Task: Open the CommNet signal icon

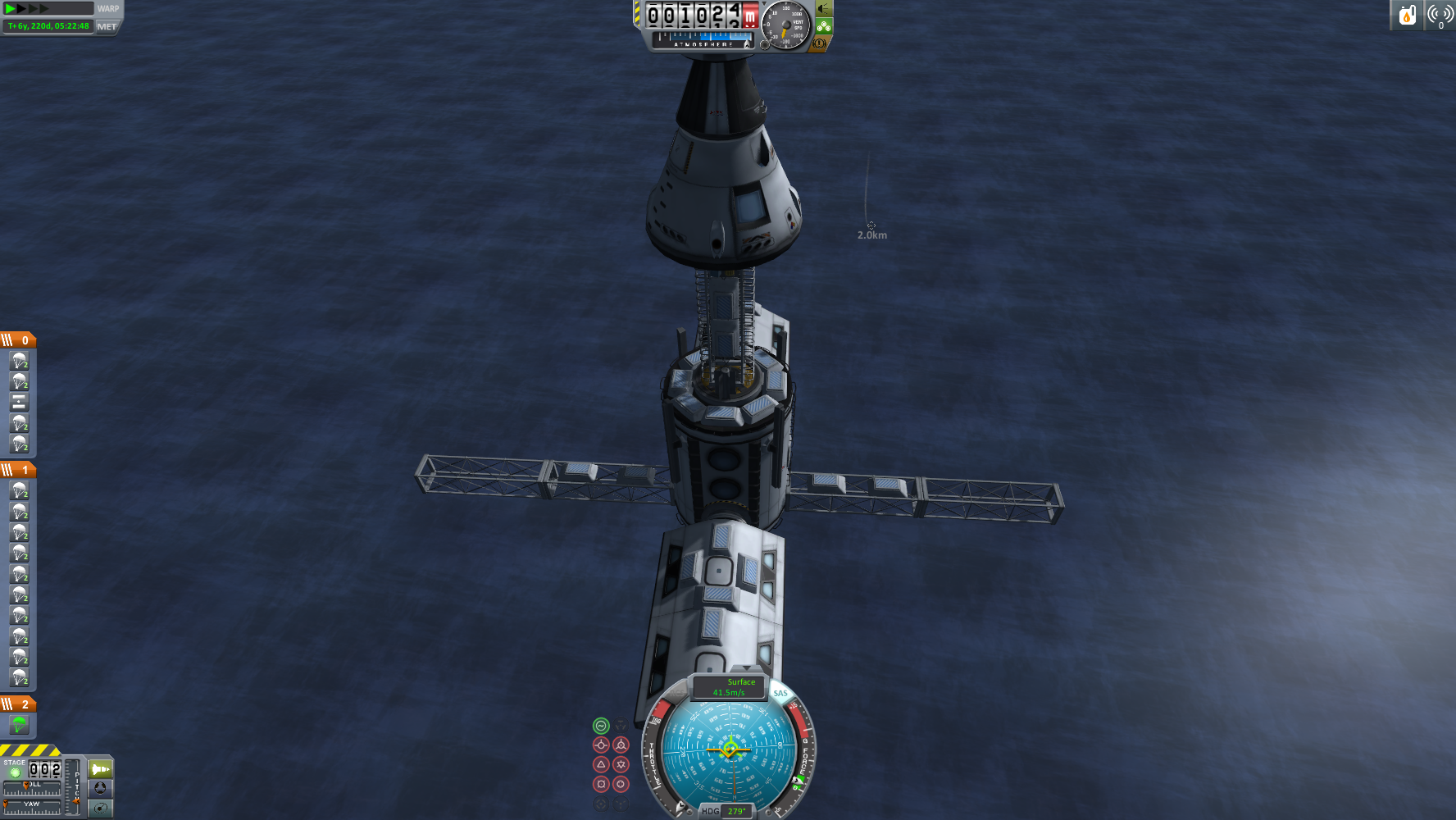Action: [x=1440, y=16]
